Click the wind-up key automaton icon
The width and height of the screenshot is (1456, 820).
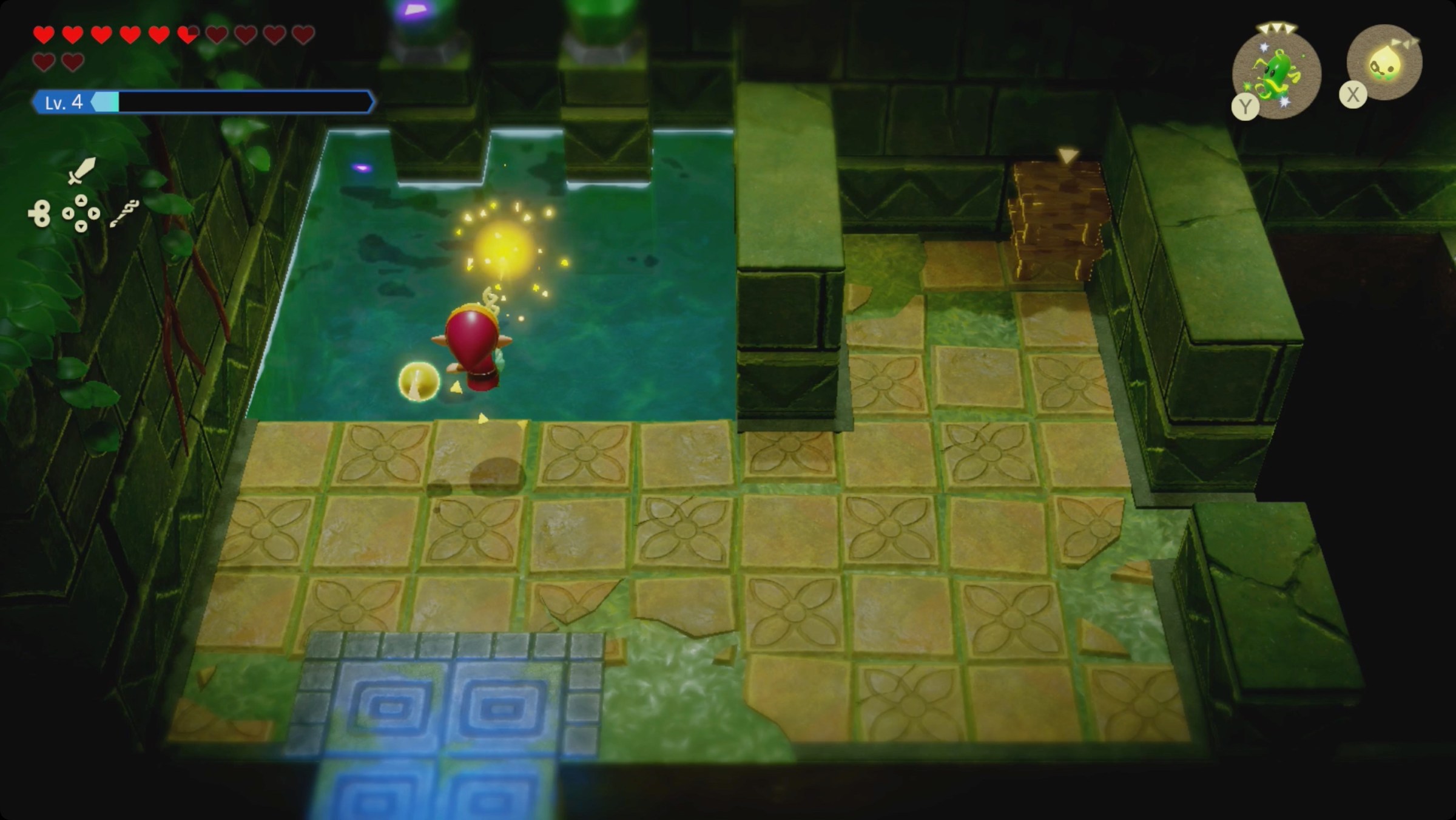[x=40, y=214]
